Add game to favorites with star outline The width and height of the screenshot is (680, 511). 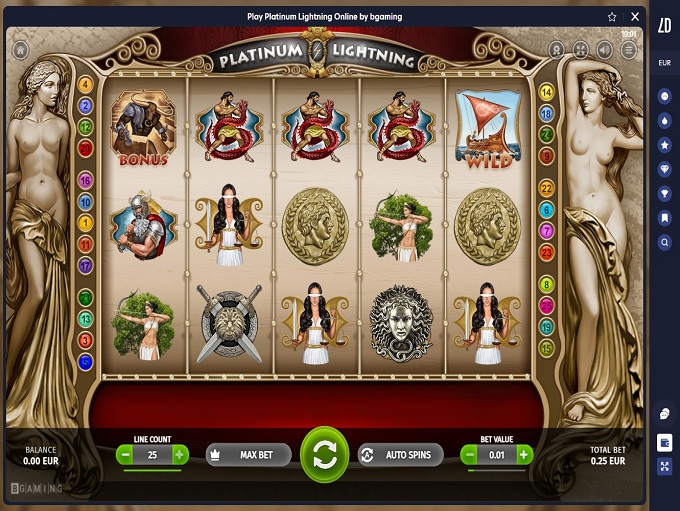pyautogui.click(x=612, y=17)
